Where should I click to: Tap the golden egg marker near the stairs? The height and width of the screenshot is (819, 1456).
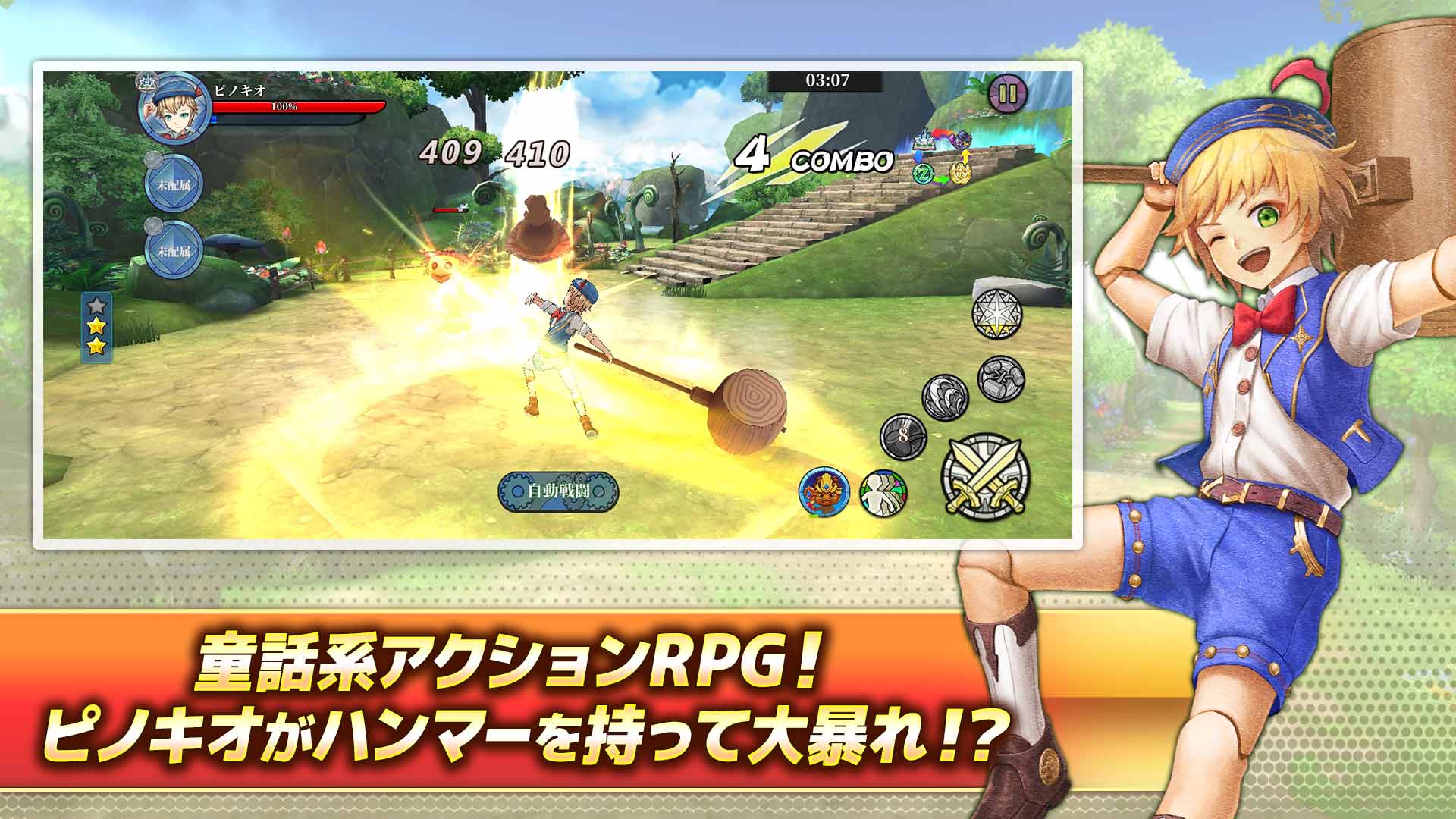pos(960,173)
